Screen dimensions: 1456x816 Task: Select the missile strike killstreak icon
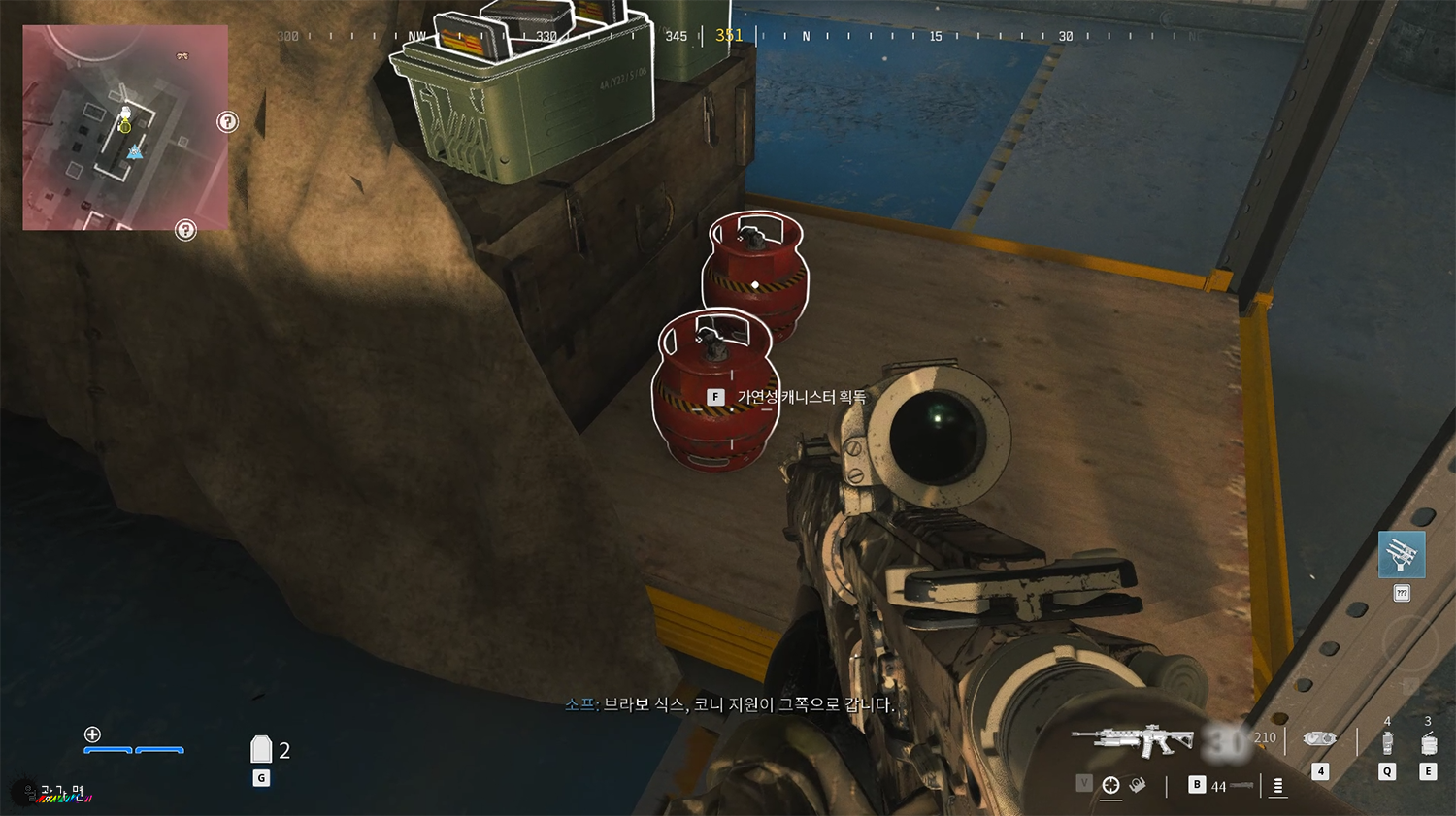click(x=1402, y=554)
